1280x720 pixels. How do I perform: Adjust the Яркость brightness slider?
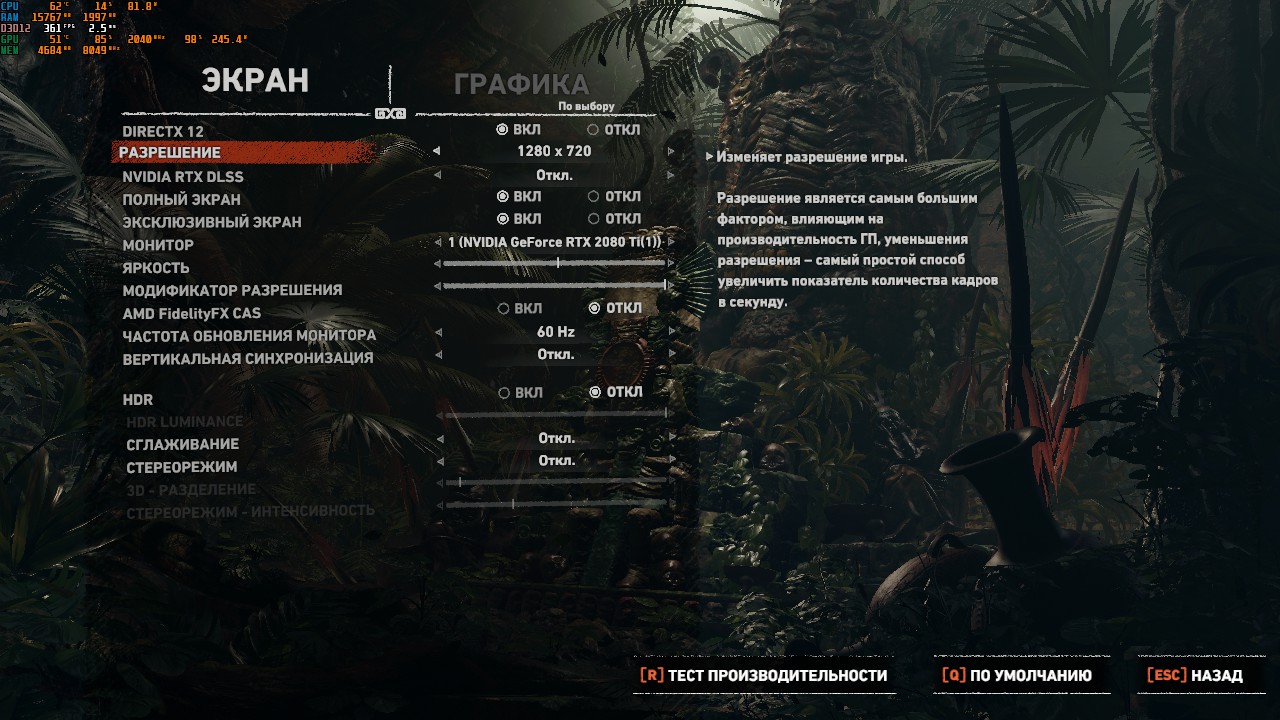556,263
